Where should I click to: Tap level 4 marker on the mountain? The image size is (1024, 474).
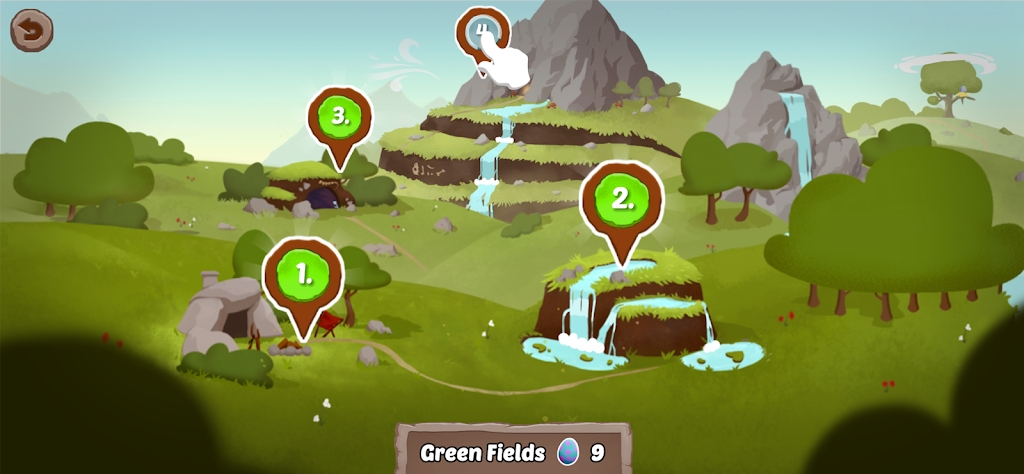pyautogui.click(x=481, y=33)
